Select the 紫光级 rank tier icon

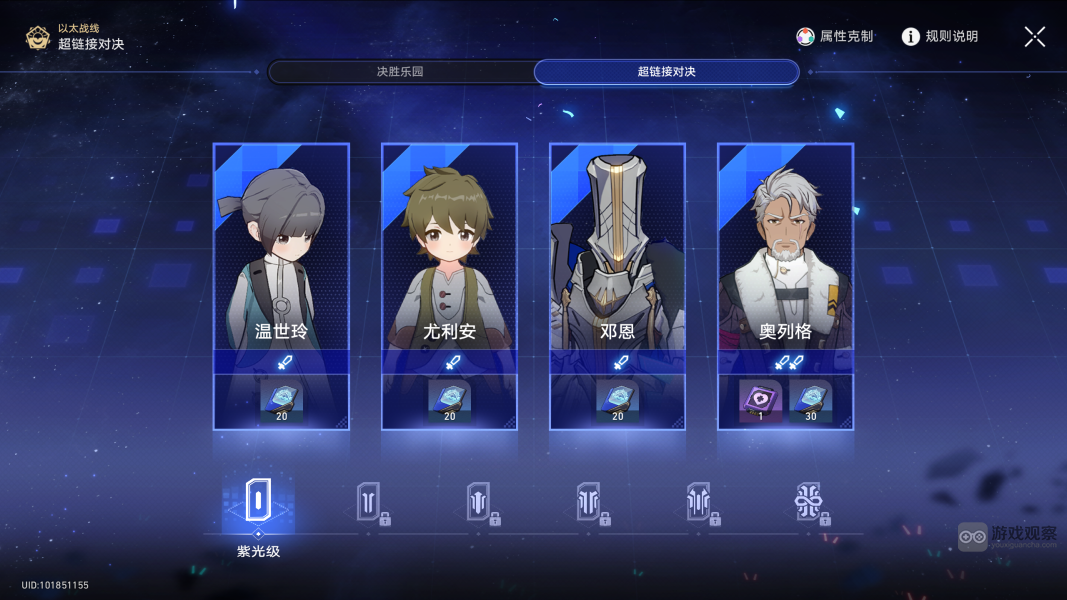258,500
